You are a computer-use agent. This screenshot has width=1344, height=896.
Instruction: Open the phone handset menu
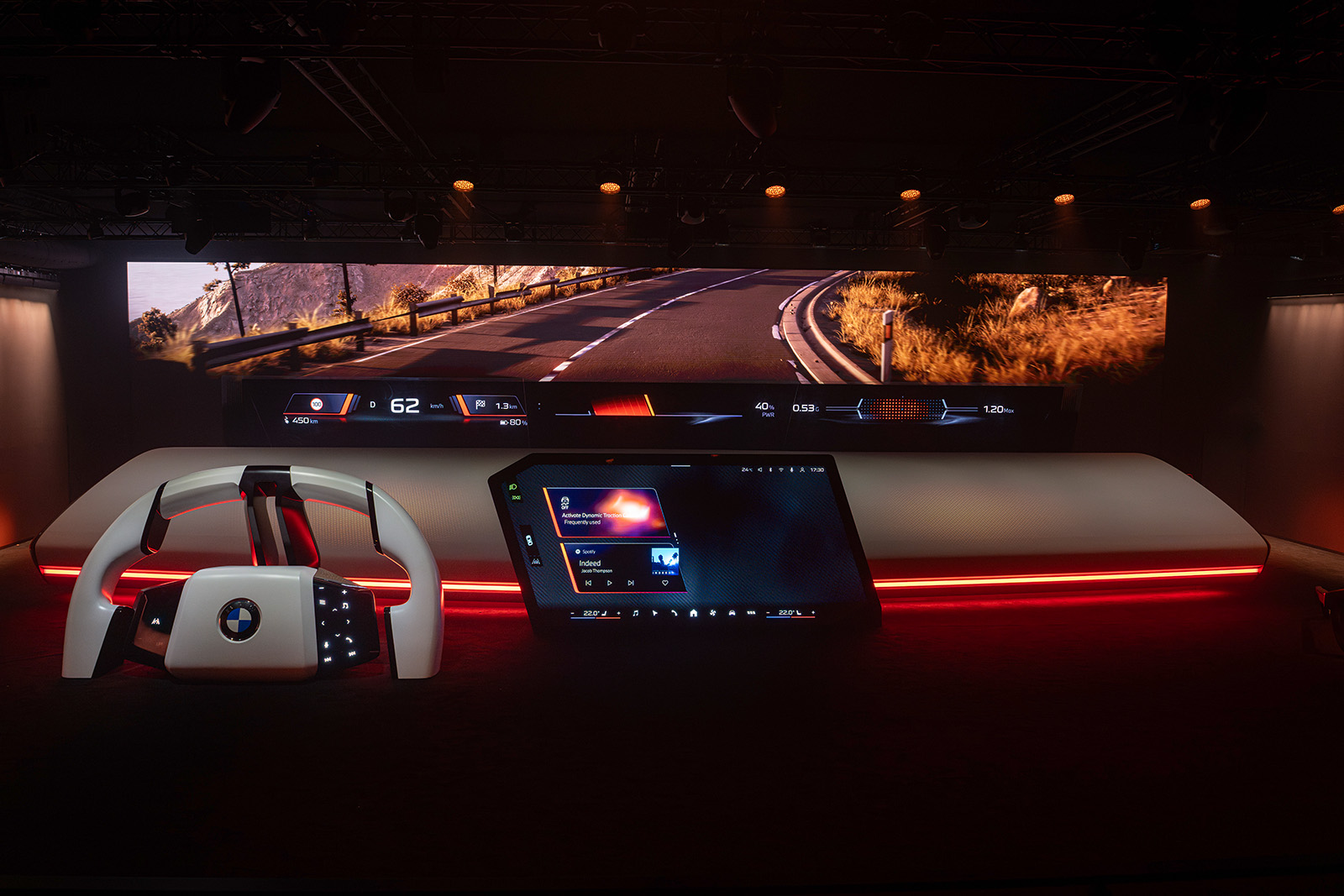674,614
